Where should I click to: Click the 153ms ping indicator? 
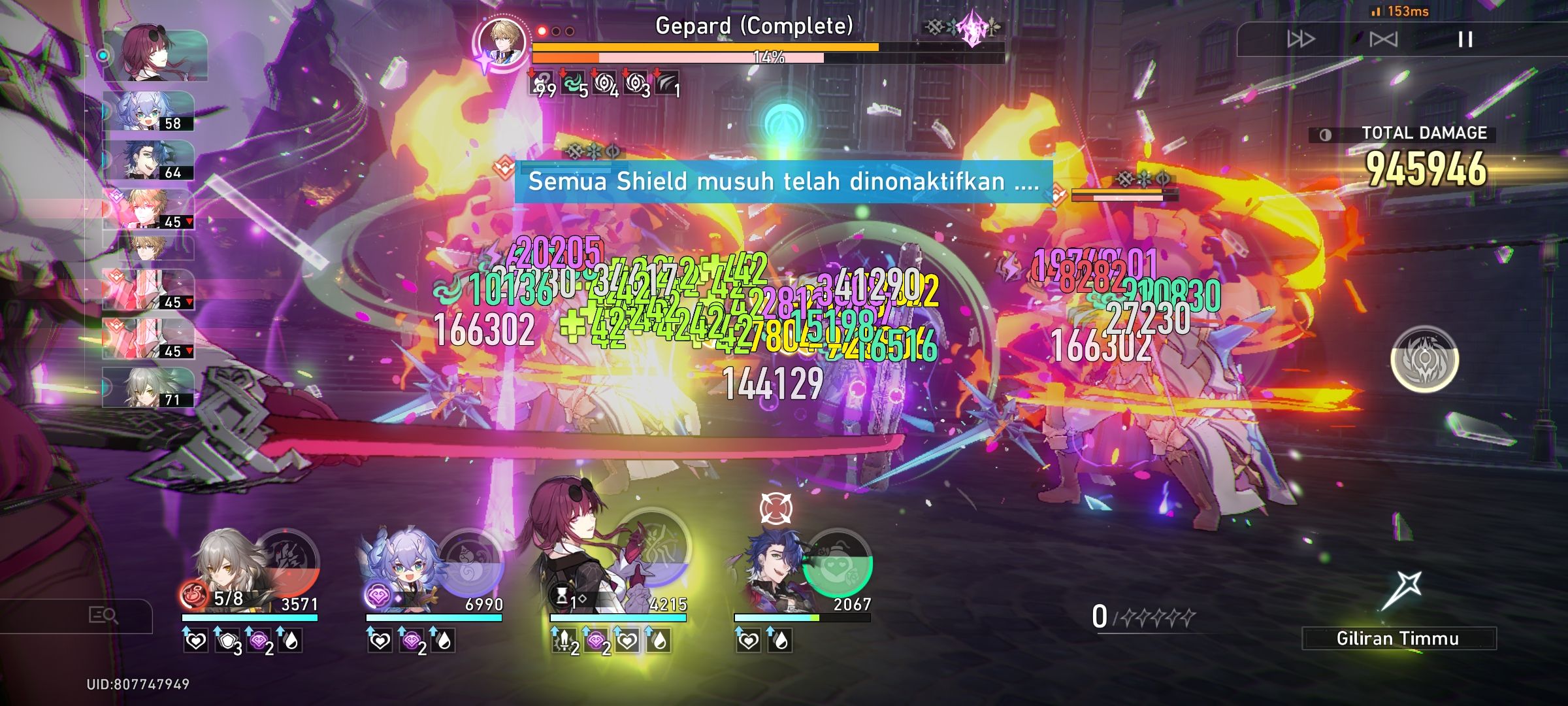click(x=1398, y=10)
